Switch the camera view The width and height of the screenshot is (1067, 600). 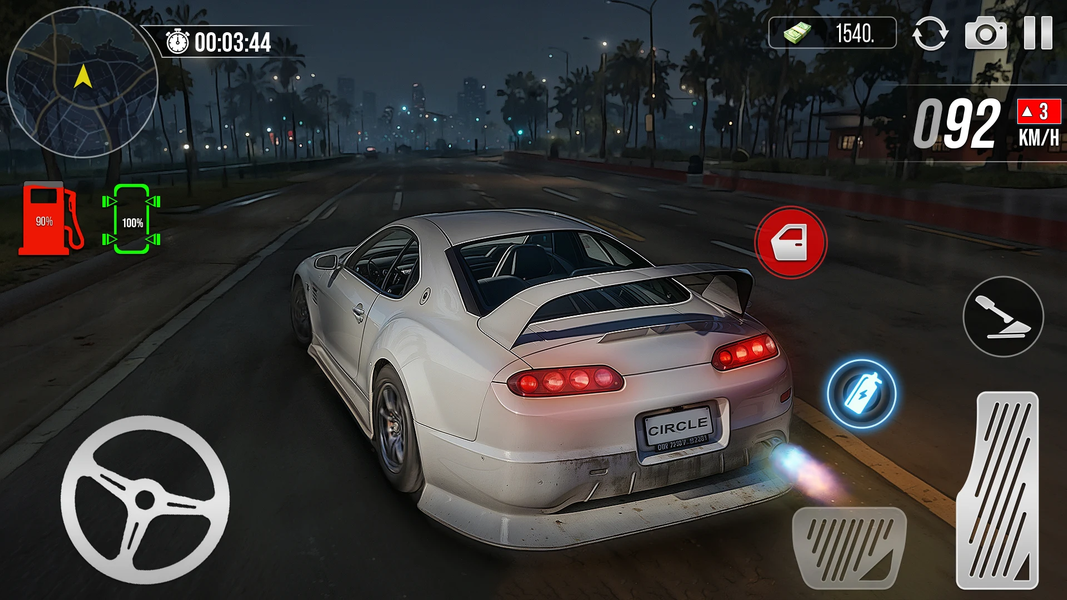985,33
